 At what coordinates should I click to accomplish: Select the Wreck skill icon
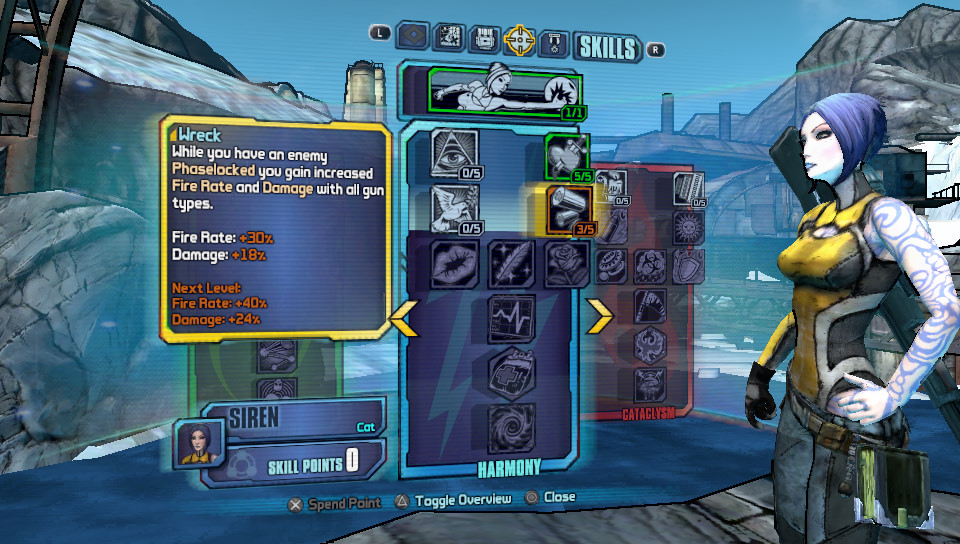(567, 209)
